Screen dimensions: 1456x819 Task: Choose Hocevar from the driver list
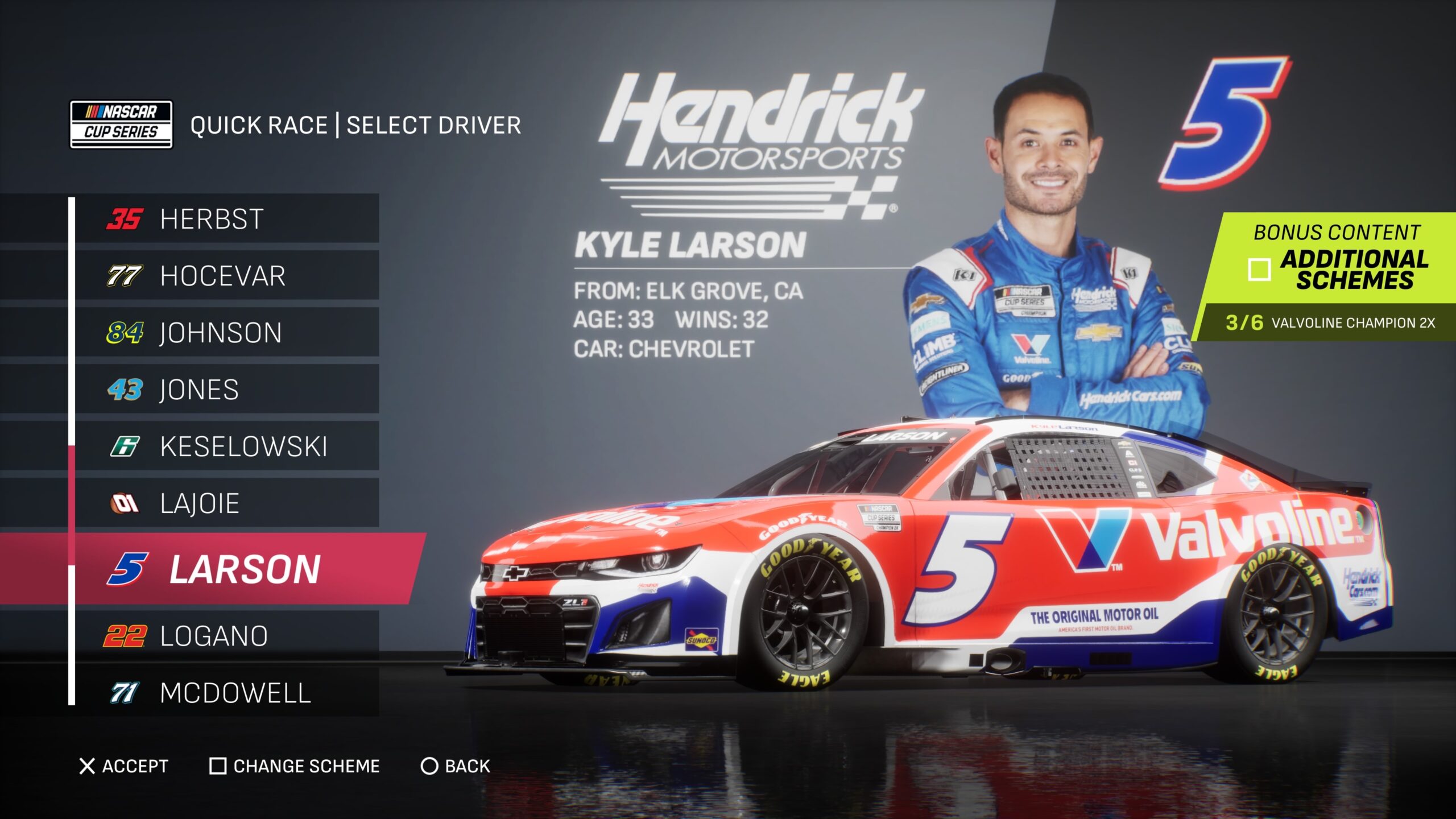[226, 276]
